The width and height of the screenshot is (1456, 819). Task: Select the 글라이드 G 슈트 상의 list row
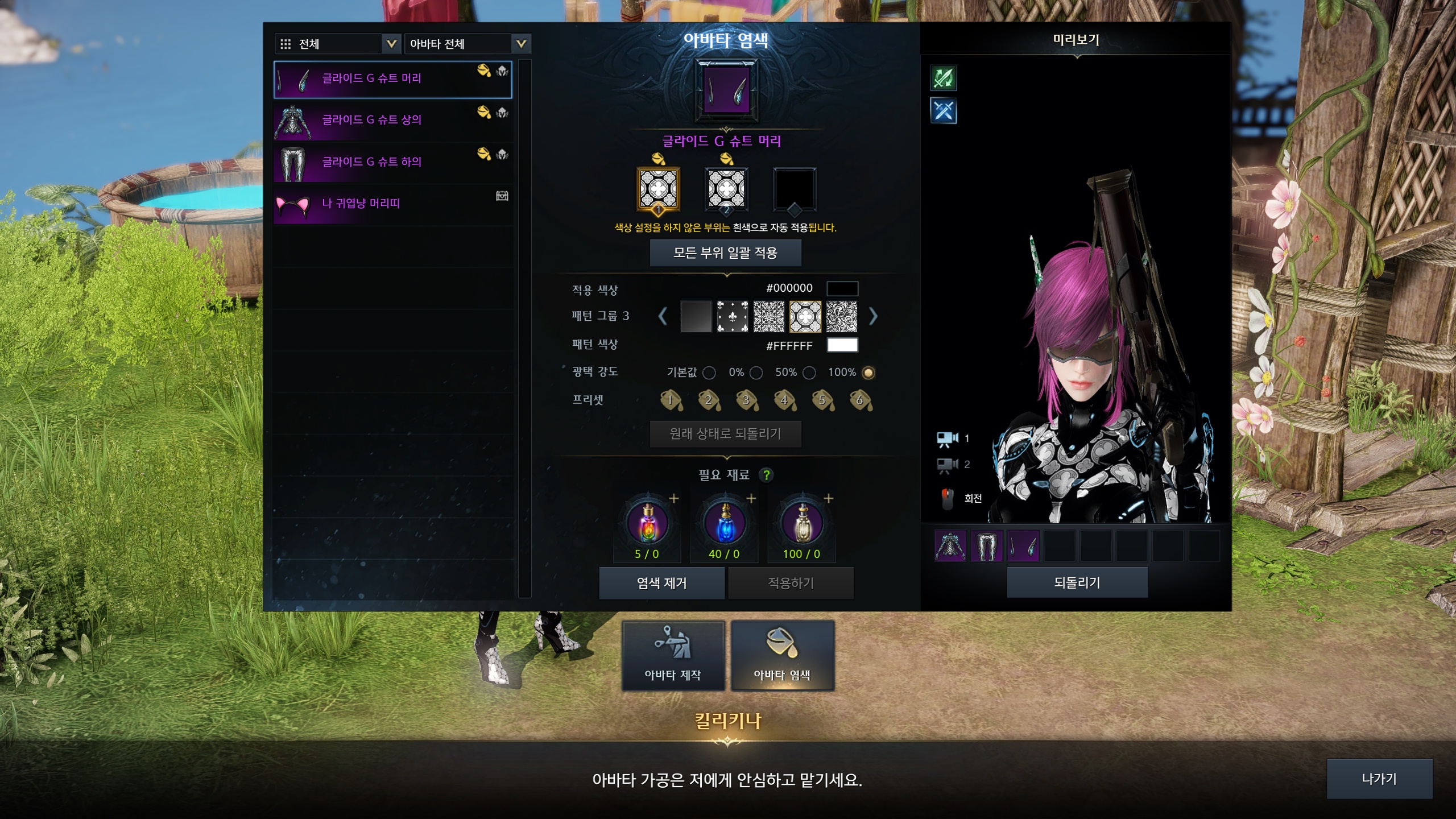392,121
